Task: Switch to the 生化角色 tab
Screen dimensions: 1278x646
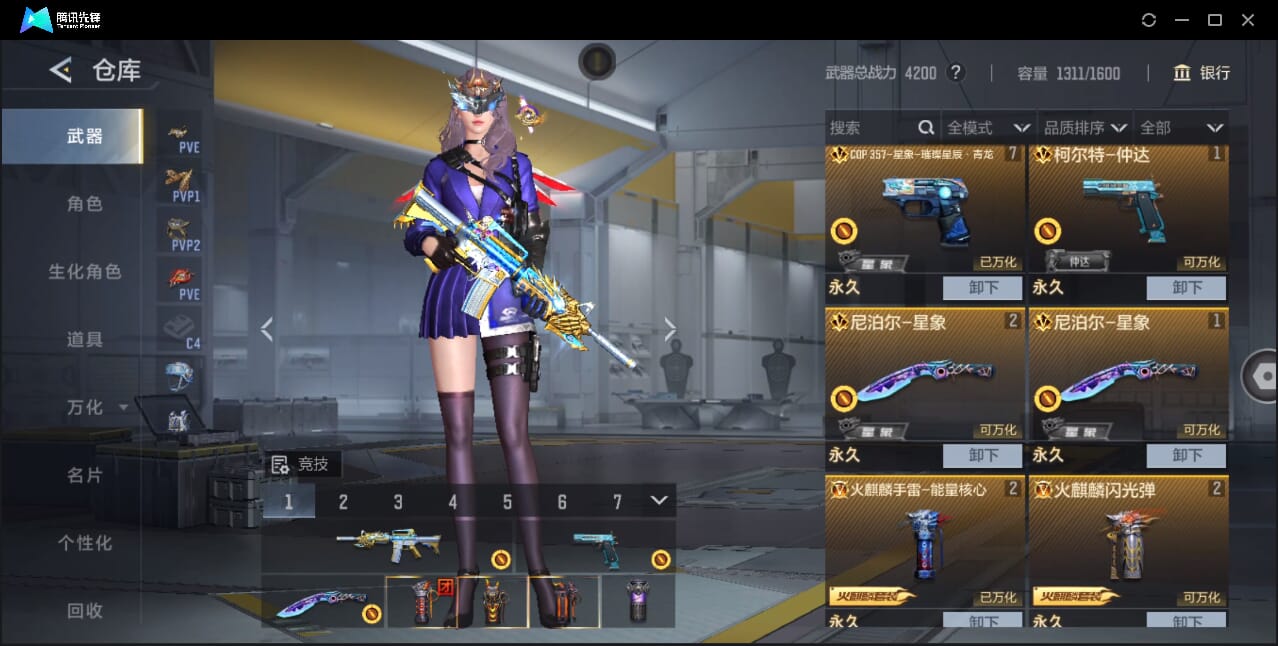Action: coord(85,272)
